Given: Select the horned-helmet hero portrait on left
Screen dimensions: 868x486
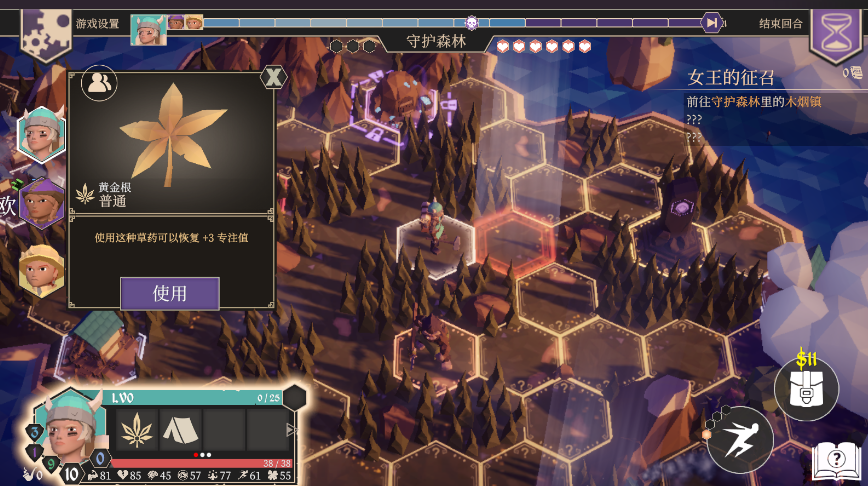Looking at the screenshot, I should coord(41,135).
